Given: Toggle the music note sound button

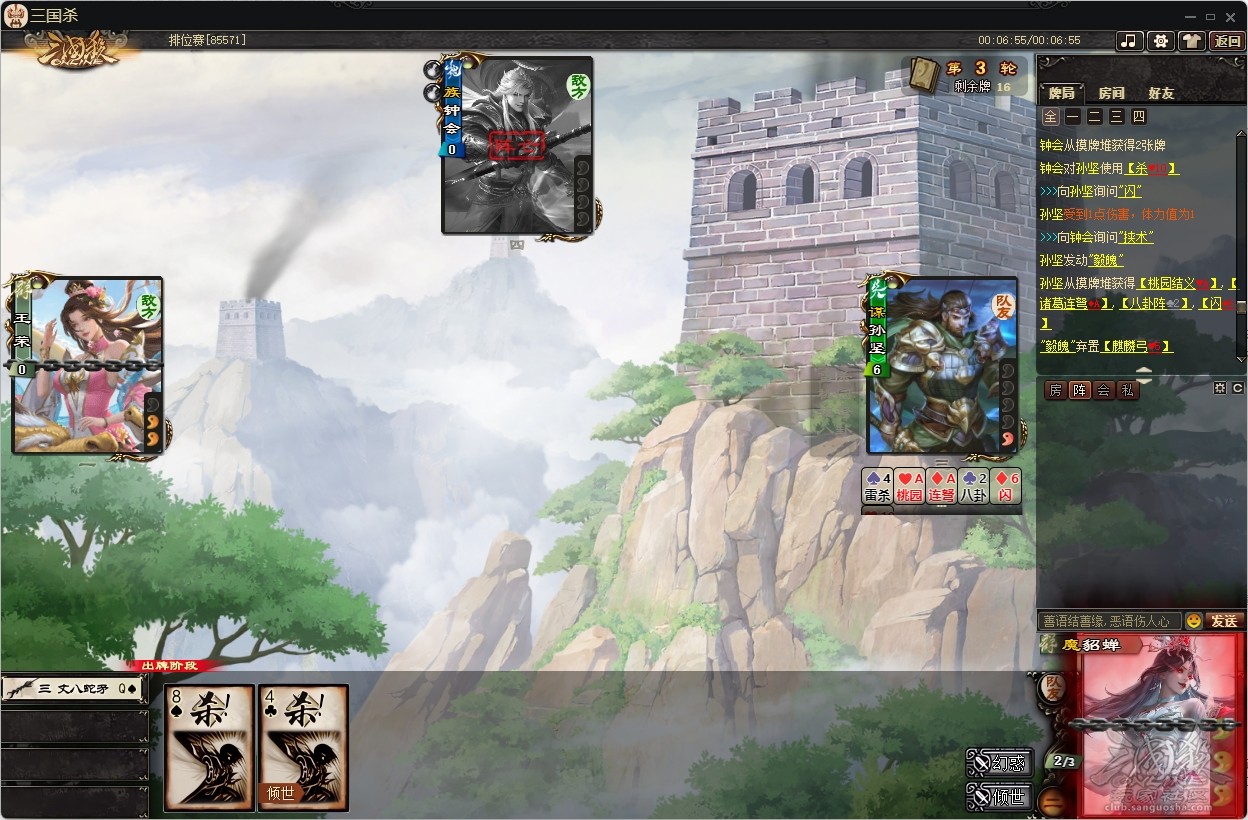Looking at the screenshot, I should coord(1129,41).
